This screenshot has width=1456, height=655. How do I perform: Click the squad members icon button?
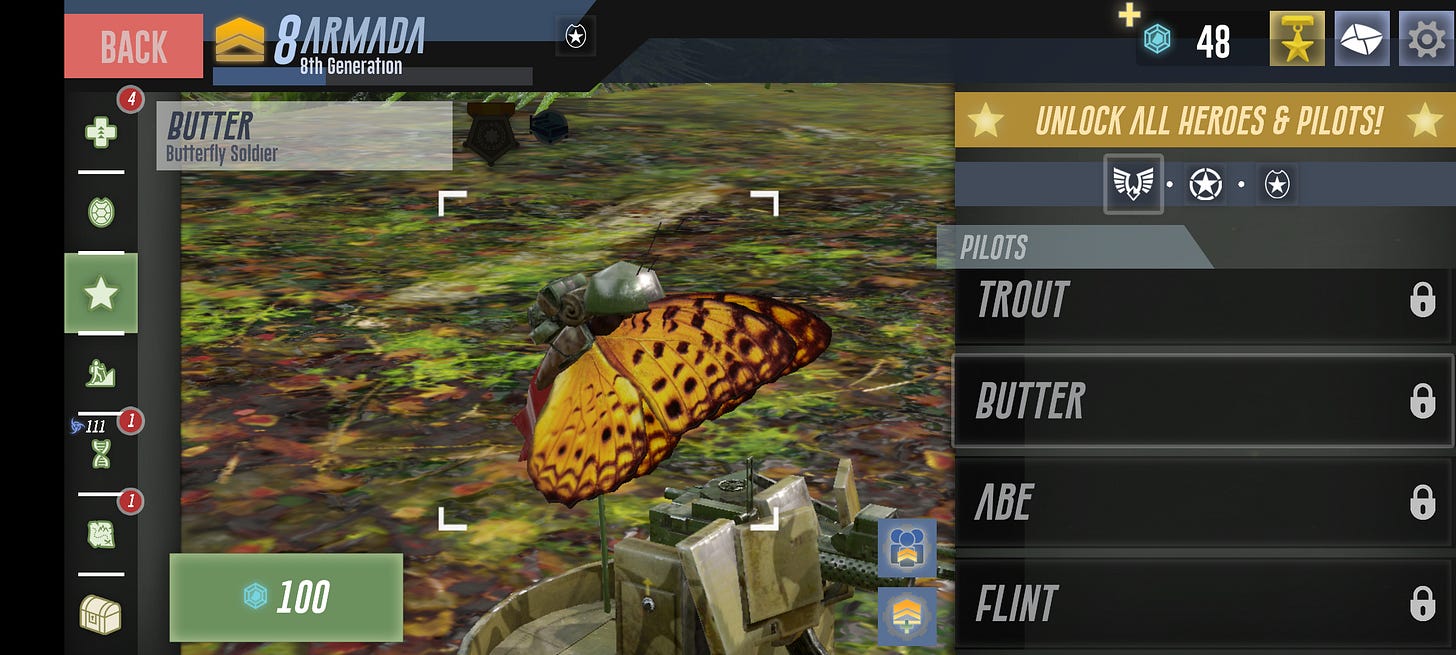point(907,547)
